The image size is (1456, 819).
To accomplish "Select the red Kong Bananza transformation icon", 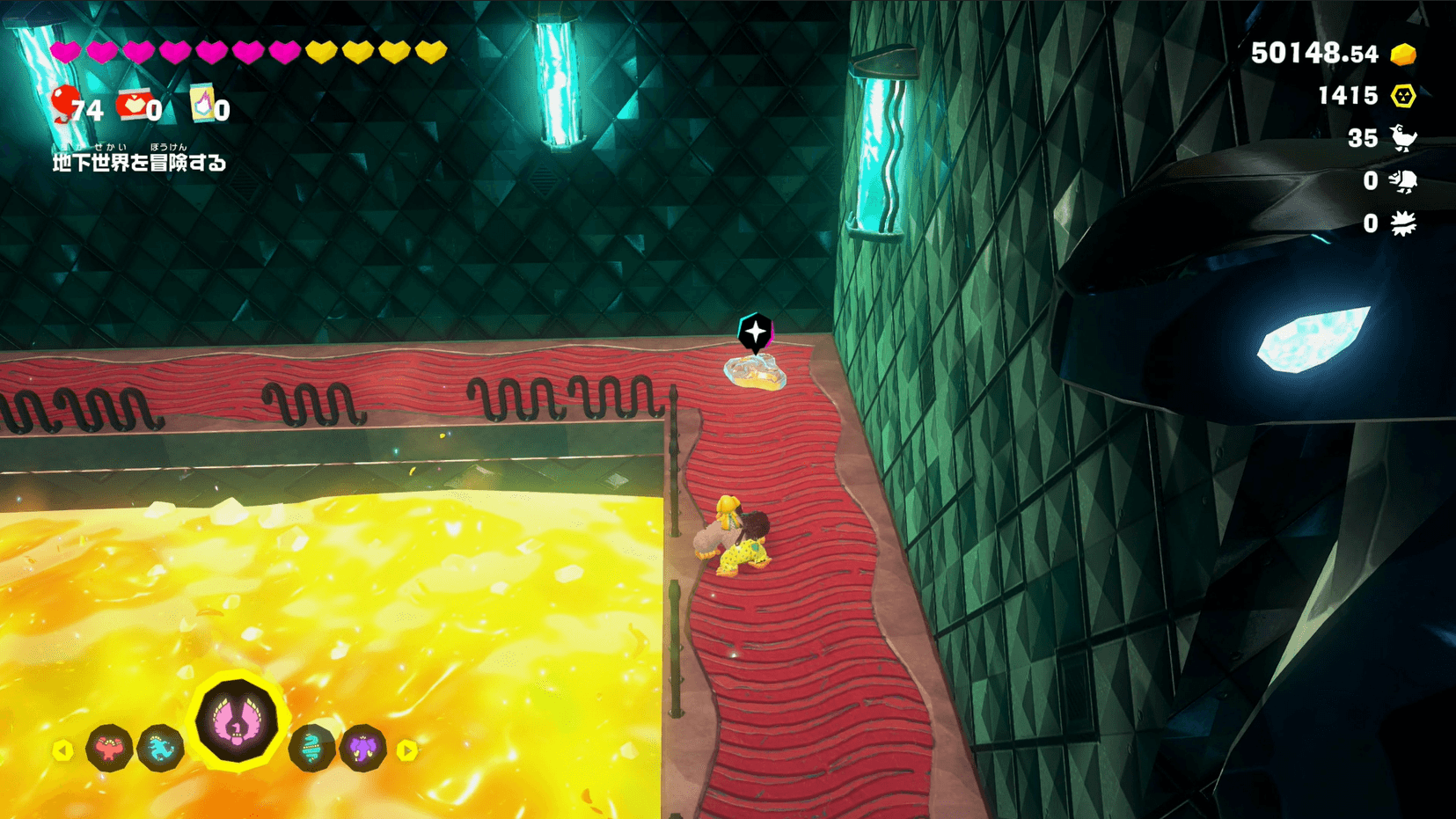I will [x=109, y=749].
